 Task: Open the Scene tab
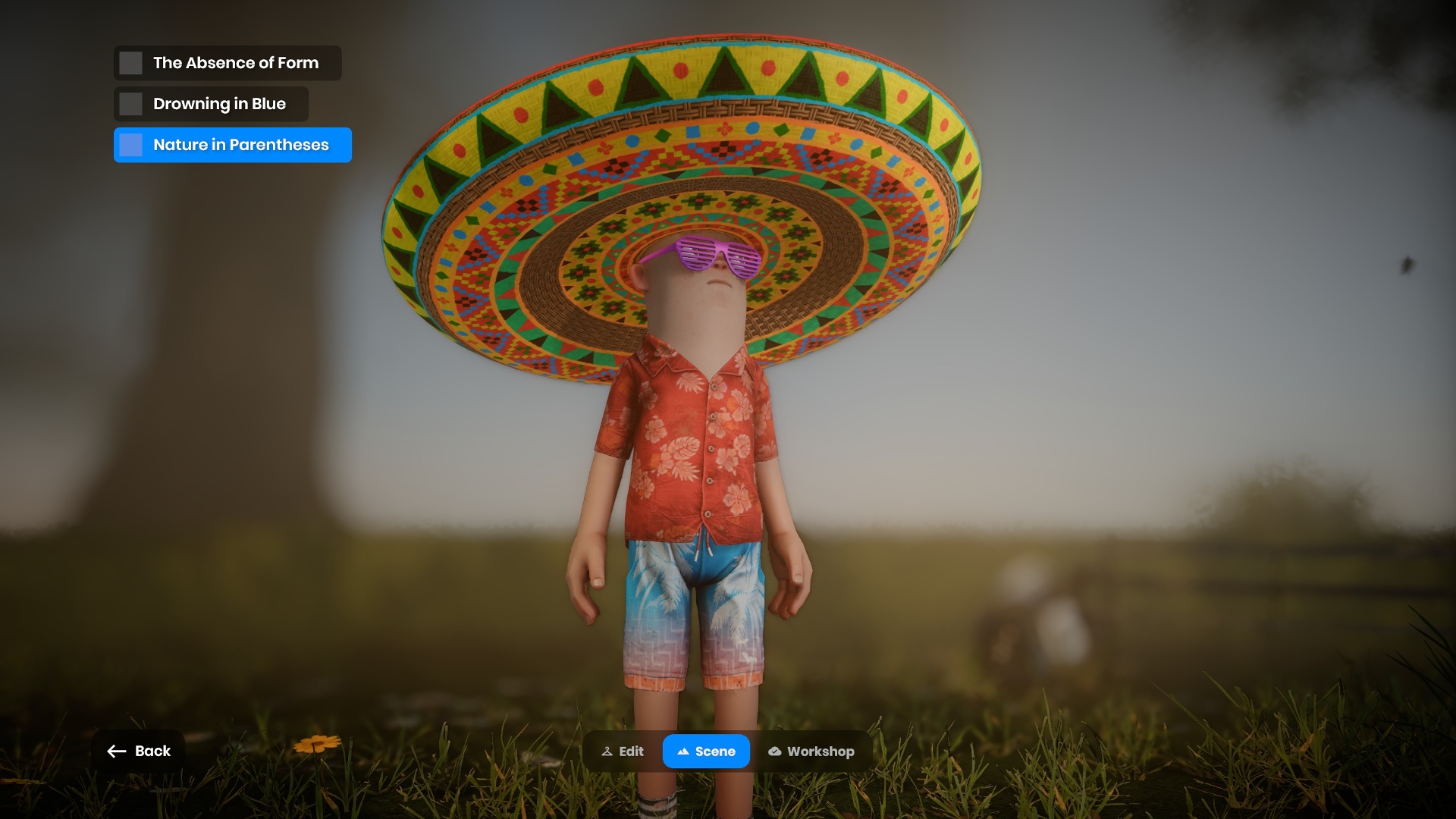pos(706,752)
